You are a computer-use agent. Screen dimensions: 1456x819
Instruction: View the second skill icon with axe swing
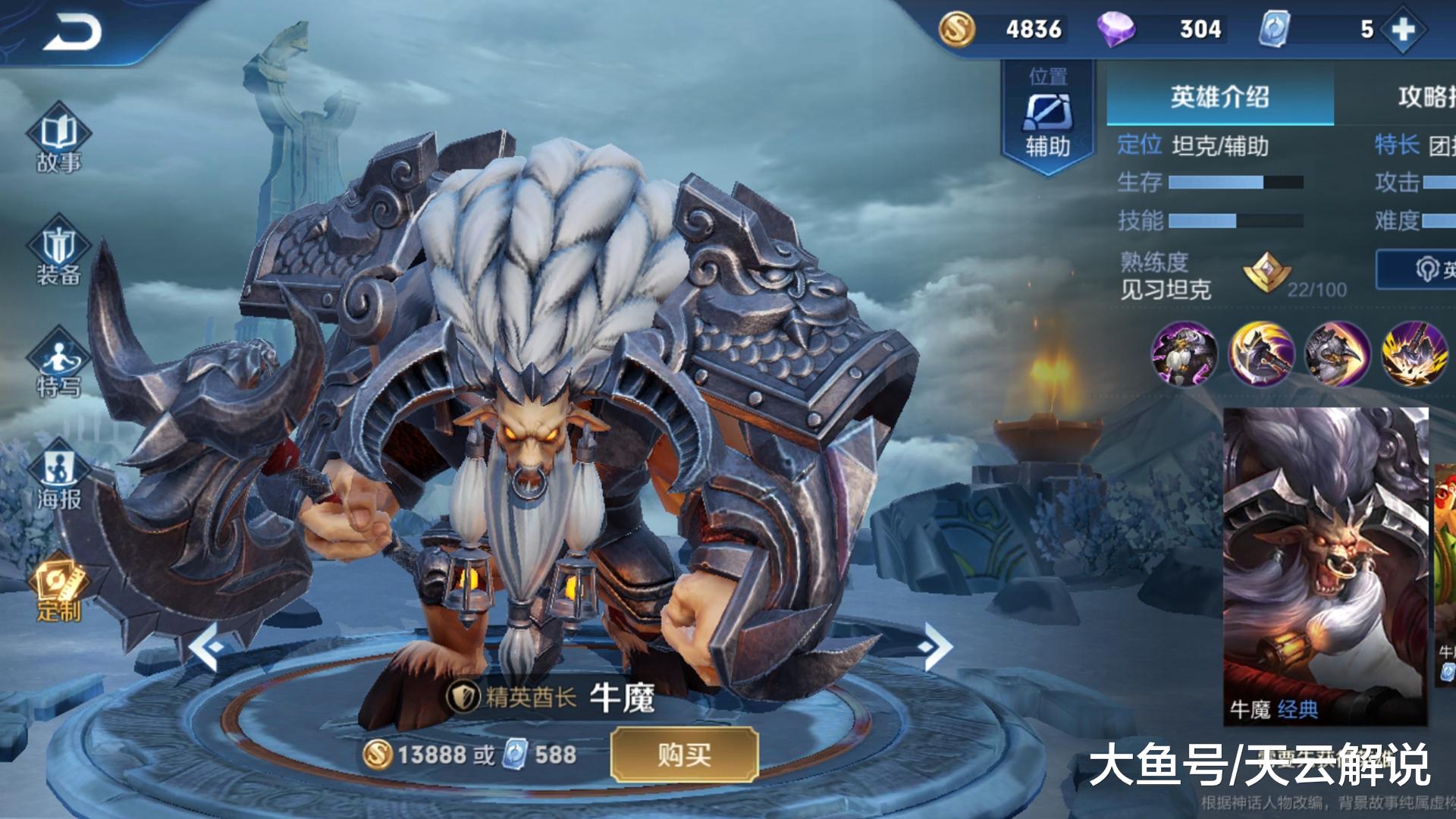point(1261,353)
